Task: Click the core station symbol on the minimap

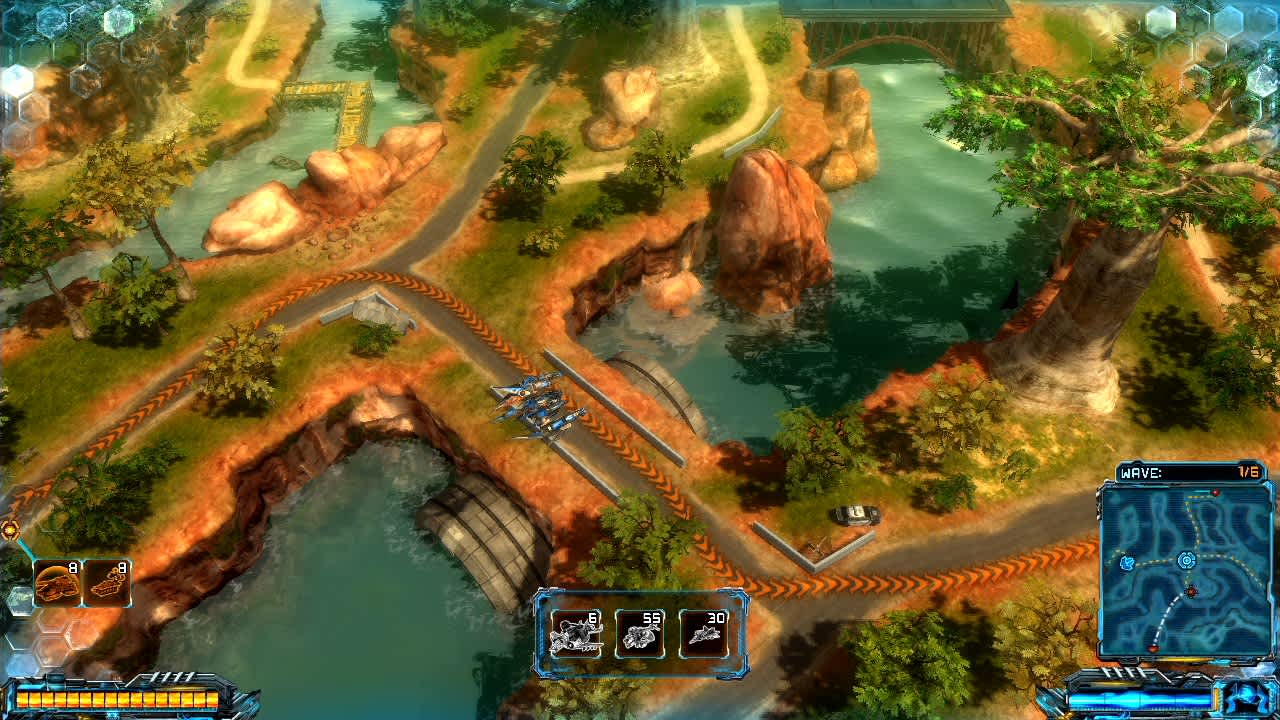Action: (x=1186, y=560)
